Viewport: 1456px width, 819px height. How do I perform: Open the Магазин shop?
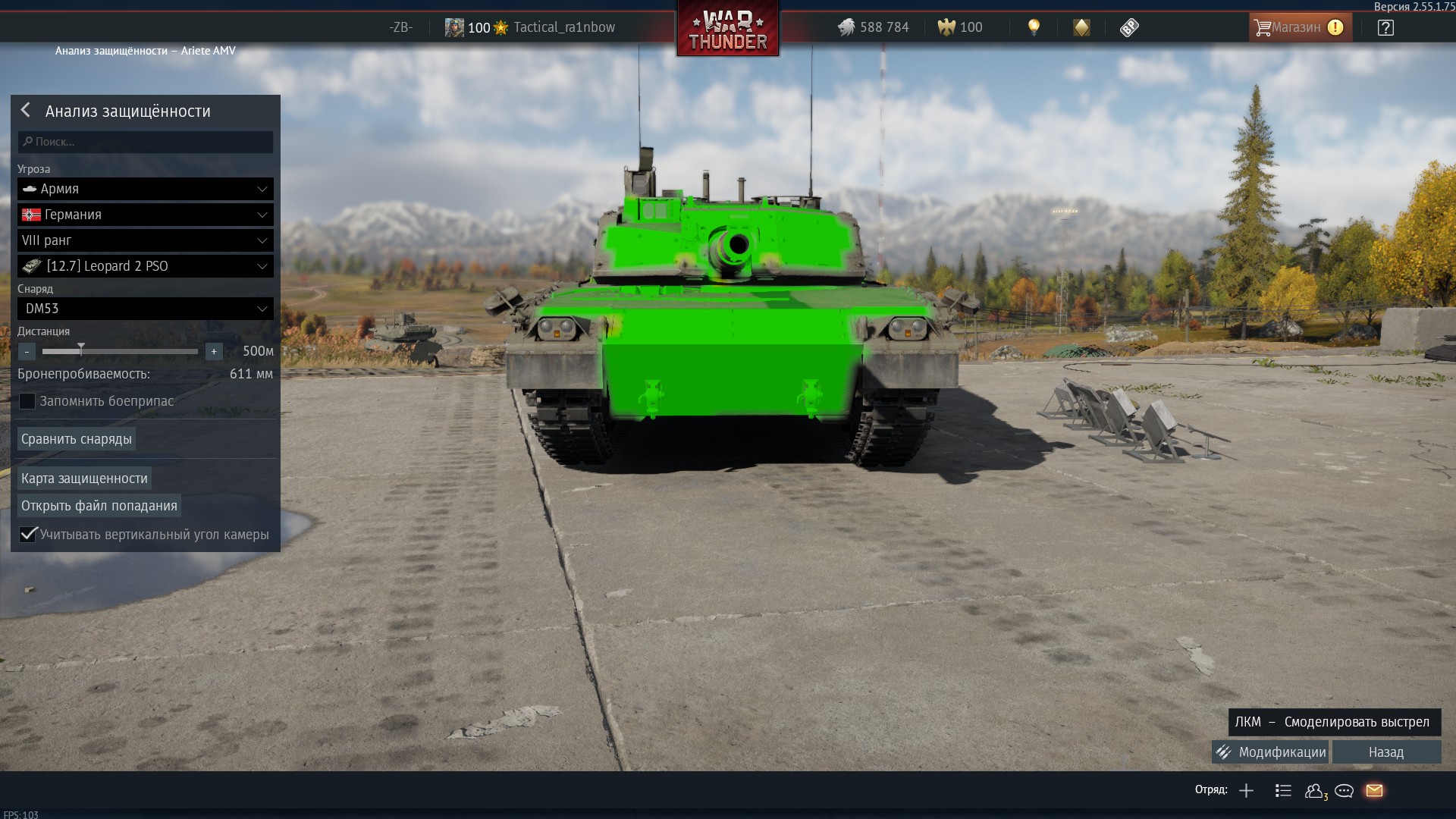(x=1299, y=27)
